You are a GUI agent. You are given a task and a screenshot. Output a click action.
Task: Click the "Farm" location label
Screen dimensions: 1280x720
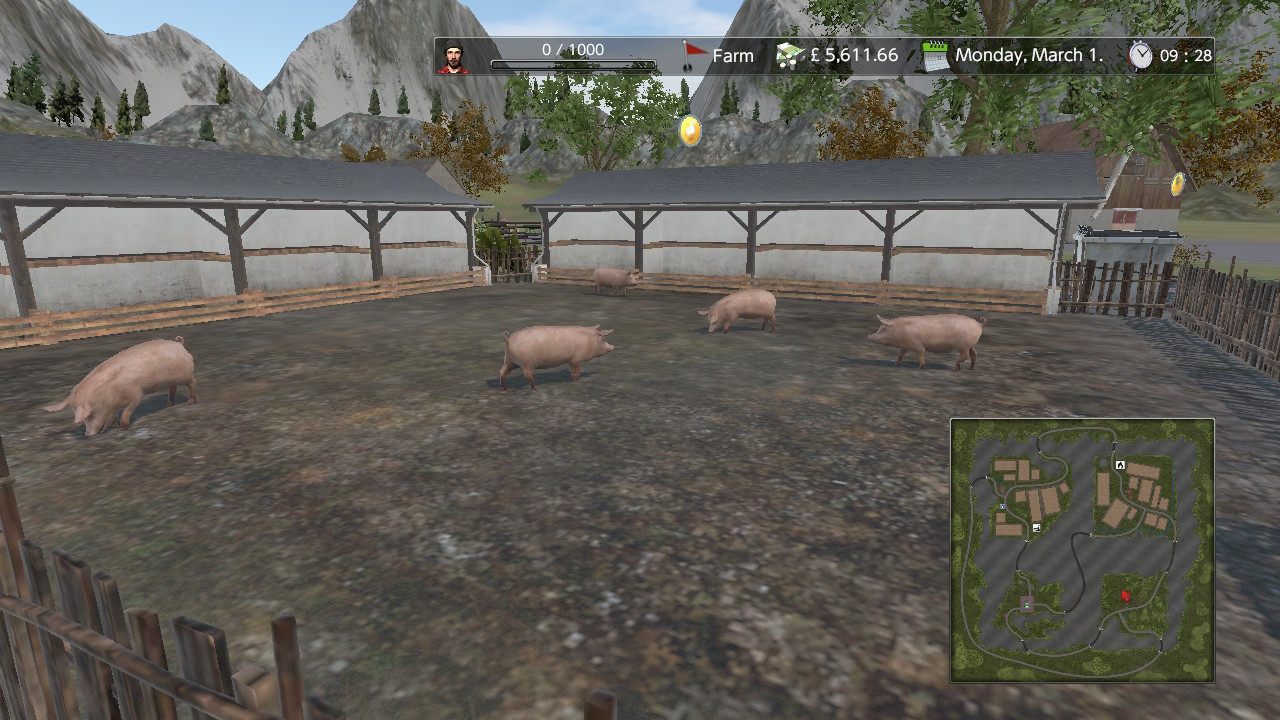click(x=732, y=56)
